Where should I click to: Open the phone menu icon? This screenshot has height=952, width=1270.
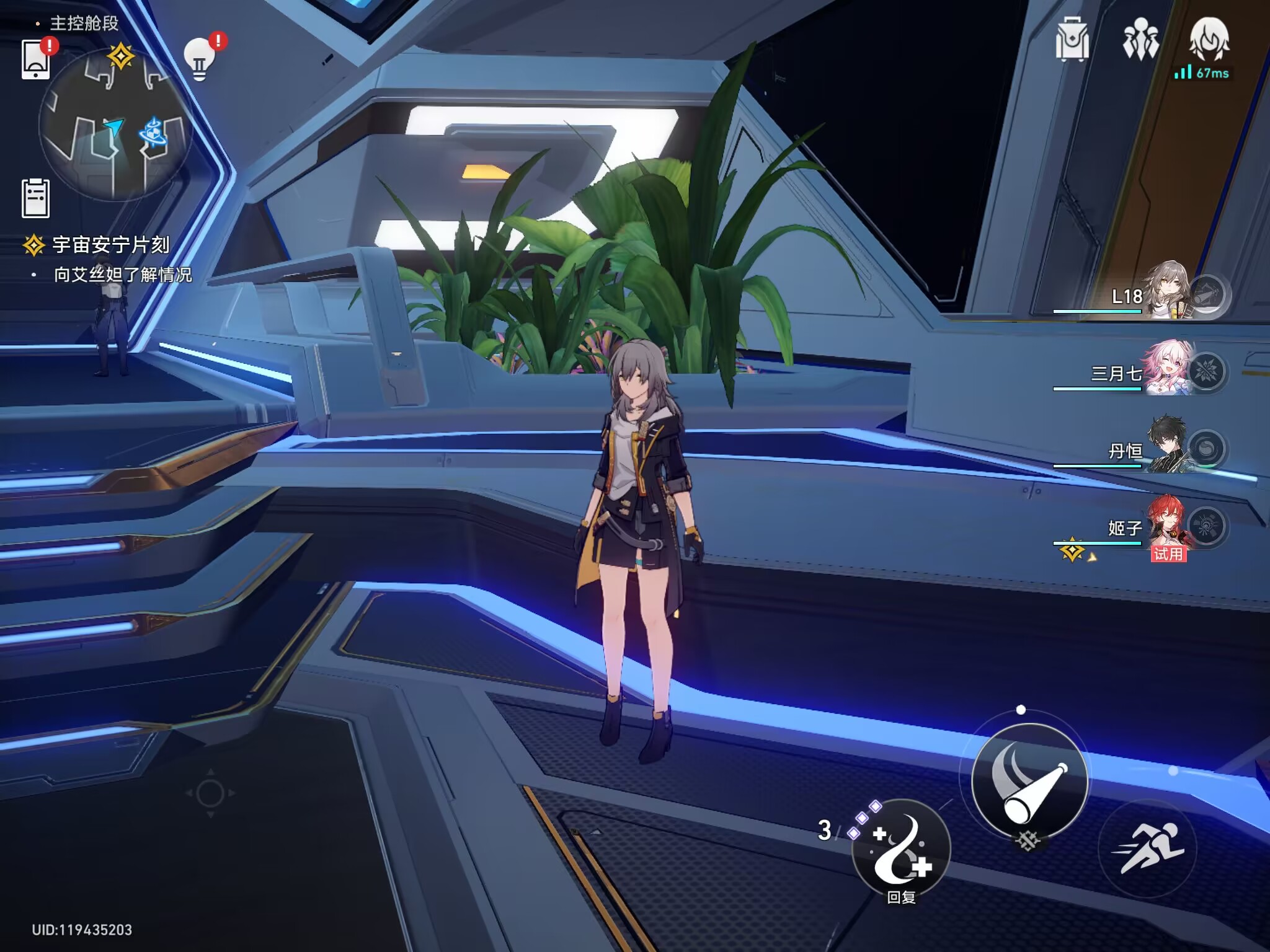coord(36,59)
